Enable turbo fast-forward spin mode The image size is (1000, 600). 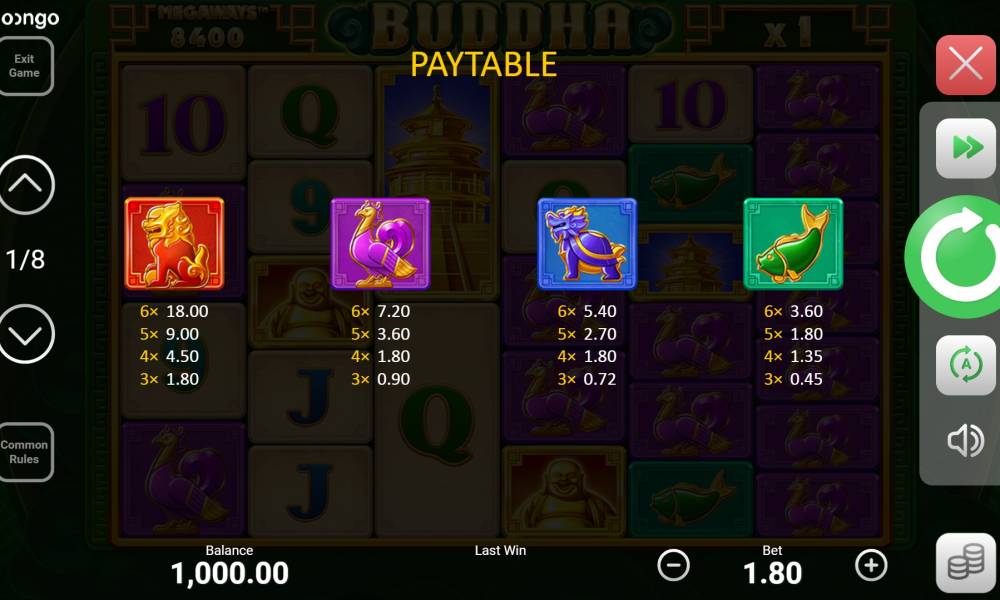(x=965, y=148)
